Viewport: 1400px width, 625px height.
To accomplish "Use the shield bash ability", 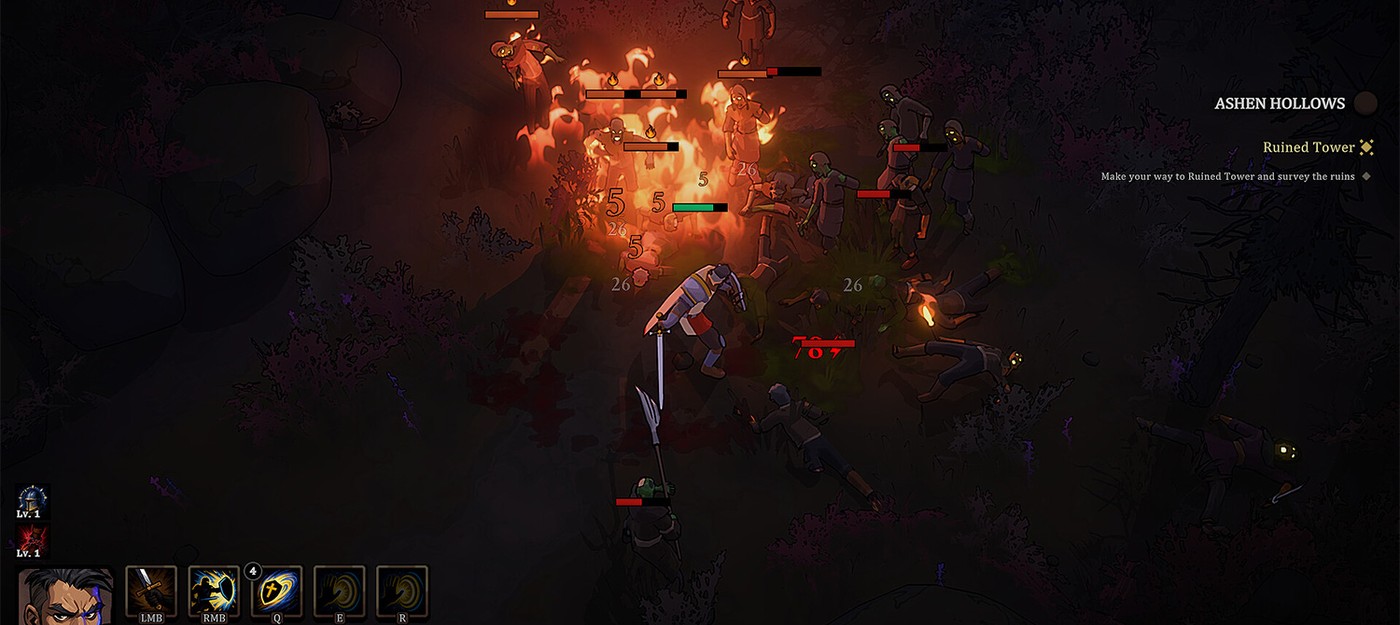I will click(214, 591).
